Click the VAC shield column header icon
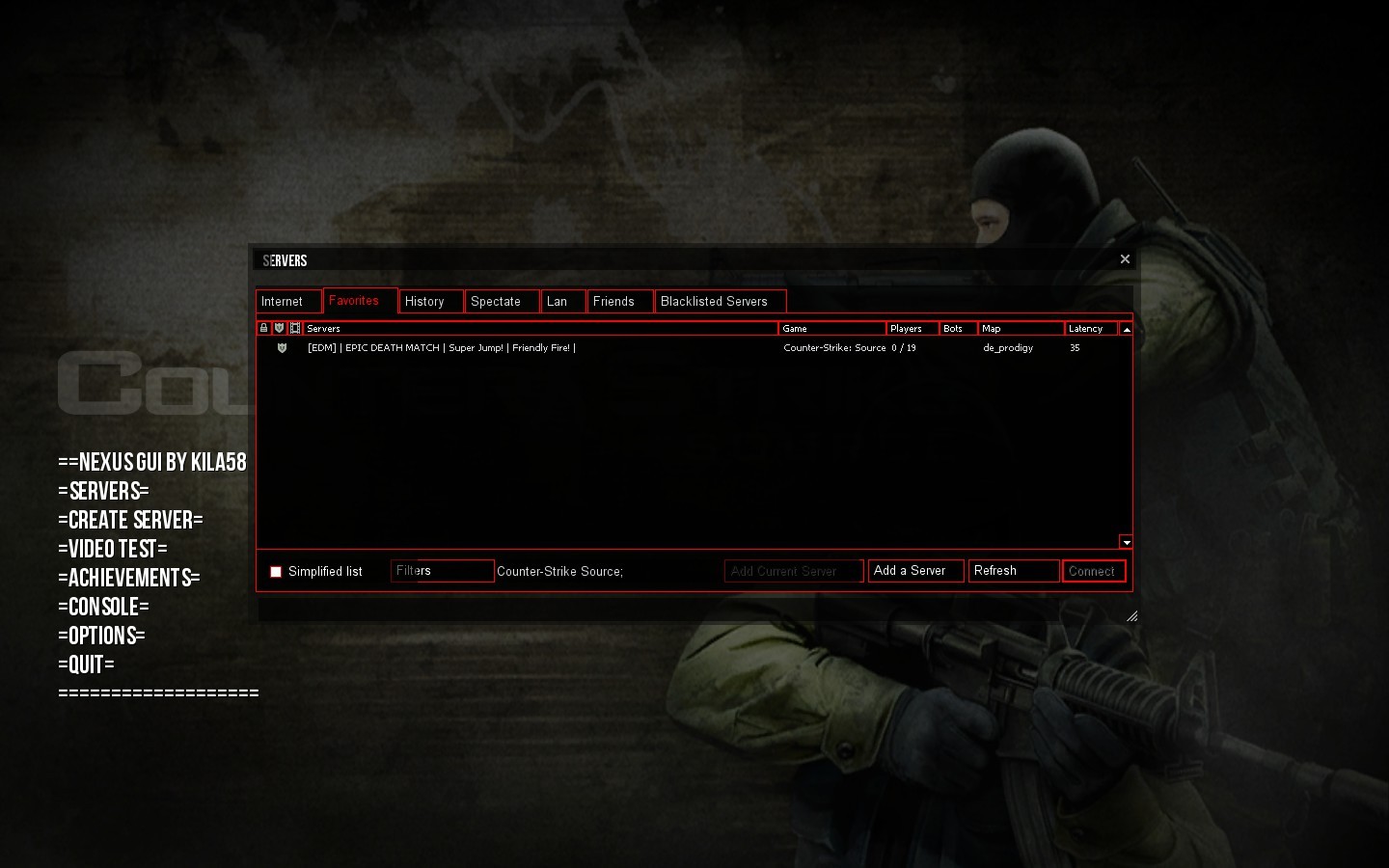1389x868 pixels. click(x=280, y=328)
